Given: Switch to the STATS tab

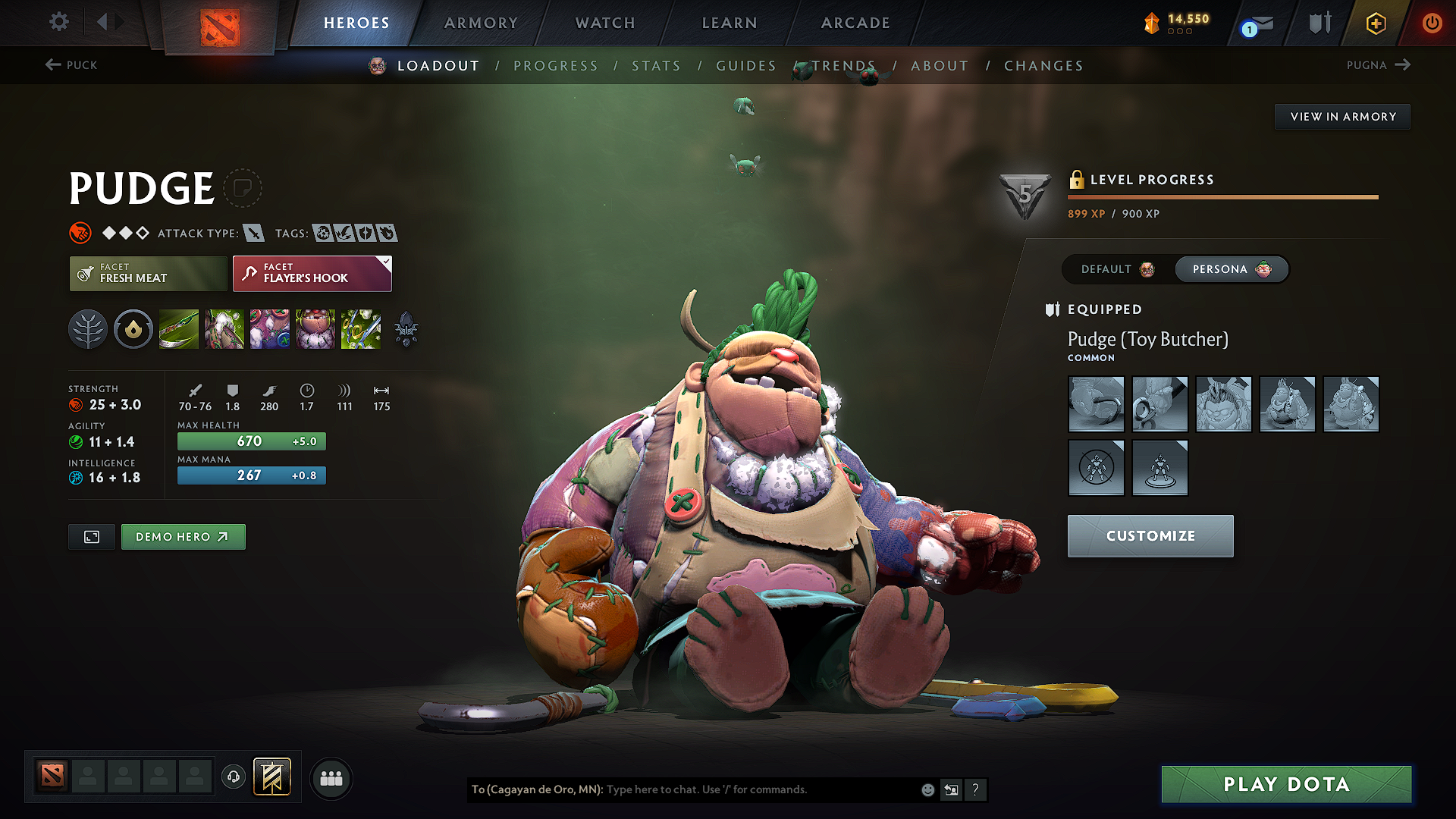Looking at the screenshot, I should [656, 66].
